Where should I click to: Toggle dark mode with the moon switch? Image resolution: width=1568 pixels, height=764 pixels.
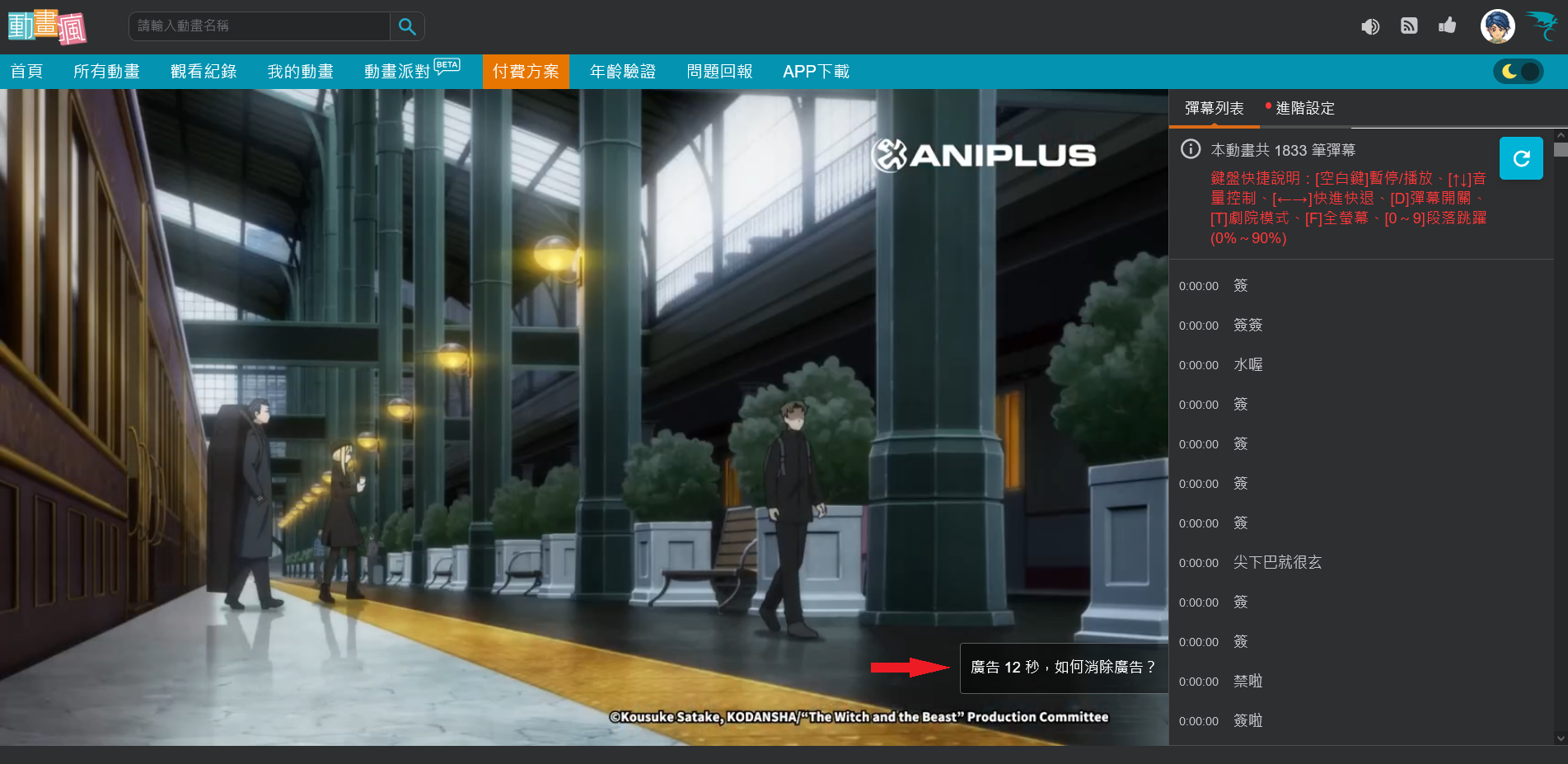tap(1518, 72)
